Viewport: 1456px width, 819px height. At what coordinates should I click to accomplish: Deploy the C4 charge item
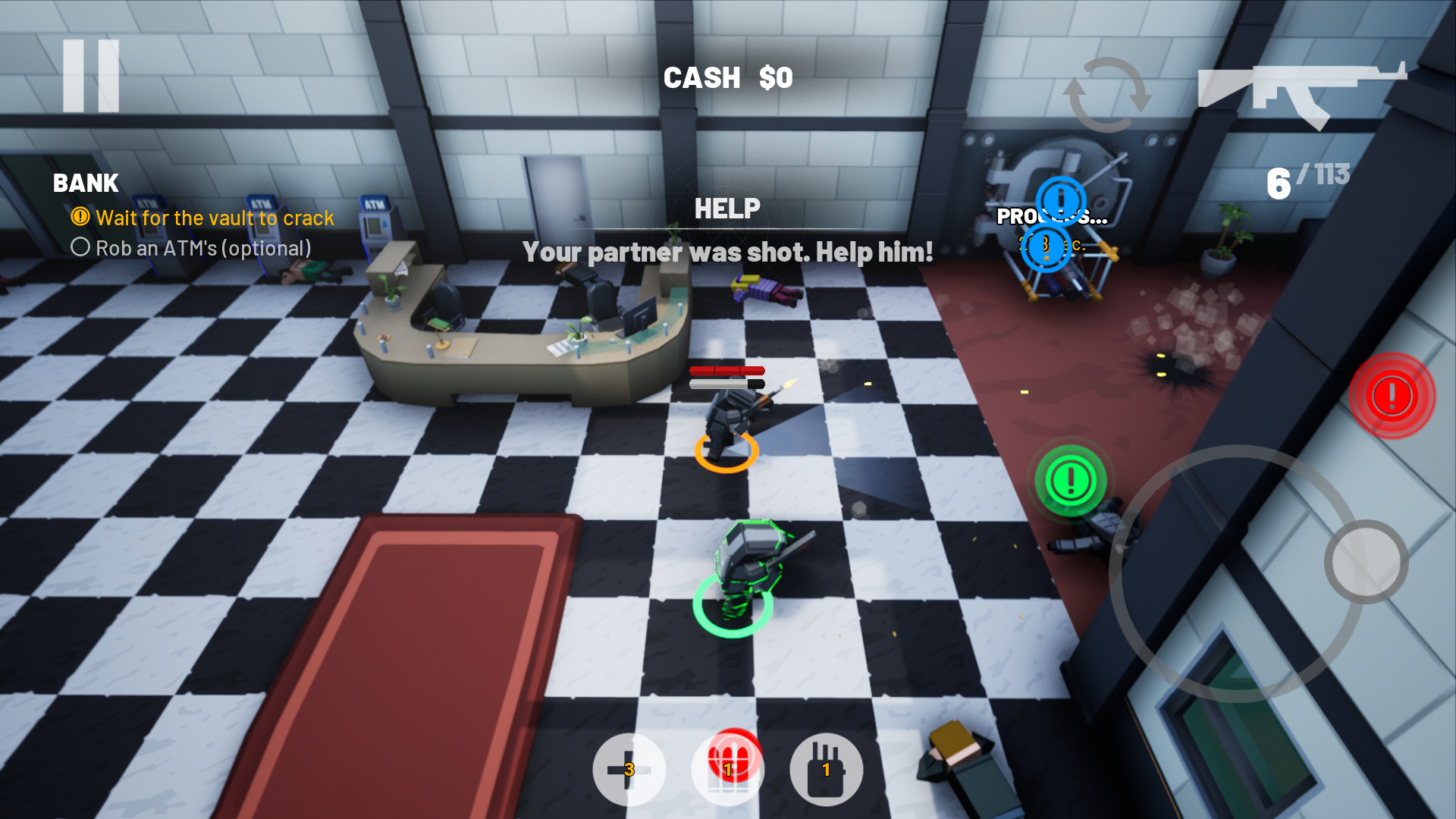click(826, 769)
